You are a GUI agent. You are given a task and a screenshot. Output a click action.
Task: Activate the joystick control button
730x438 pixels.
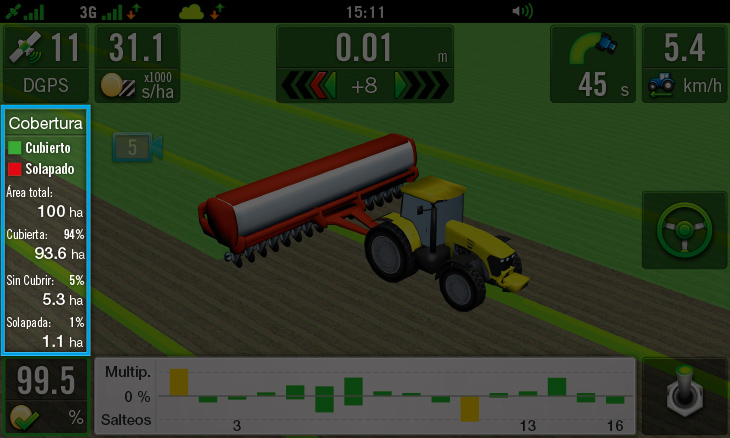point(684,396)
